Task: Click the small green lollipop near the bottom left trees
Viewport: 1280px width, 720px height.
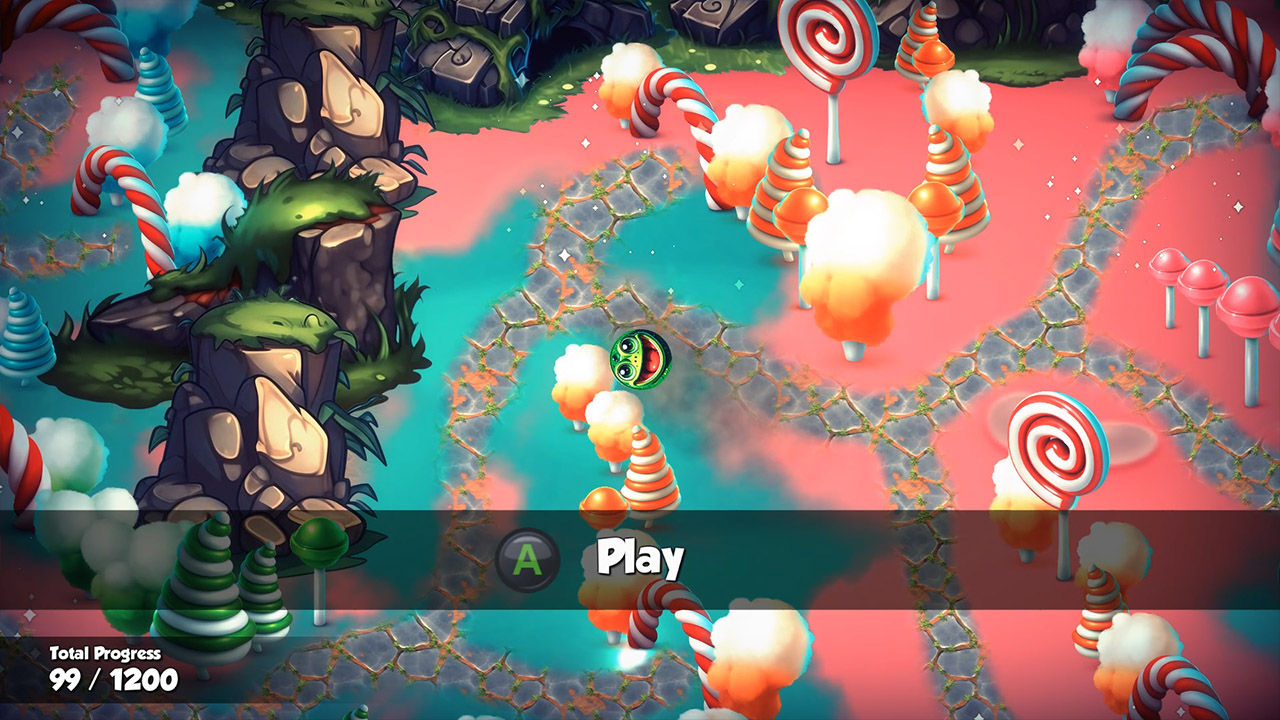Action: click(320, 542)
